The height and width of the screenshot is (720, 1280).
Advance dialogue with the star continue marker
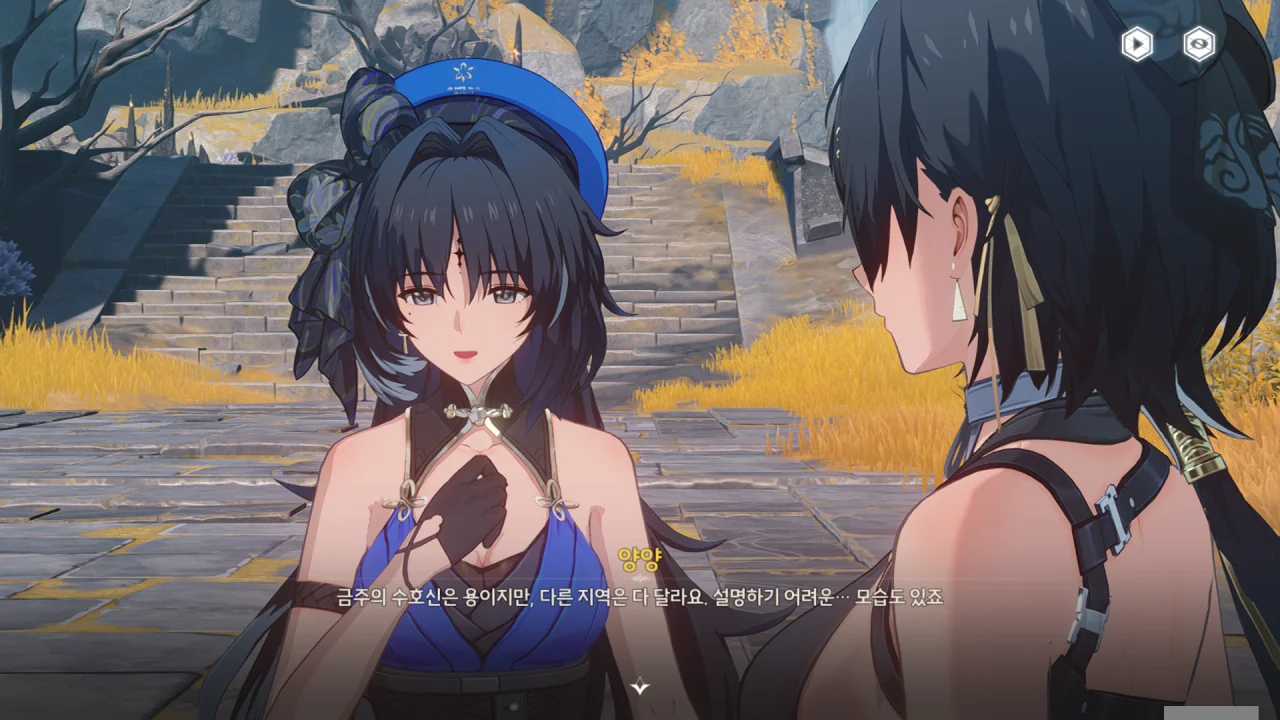point(640,686)
